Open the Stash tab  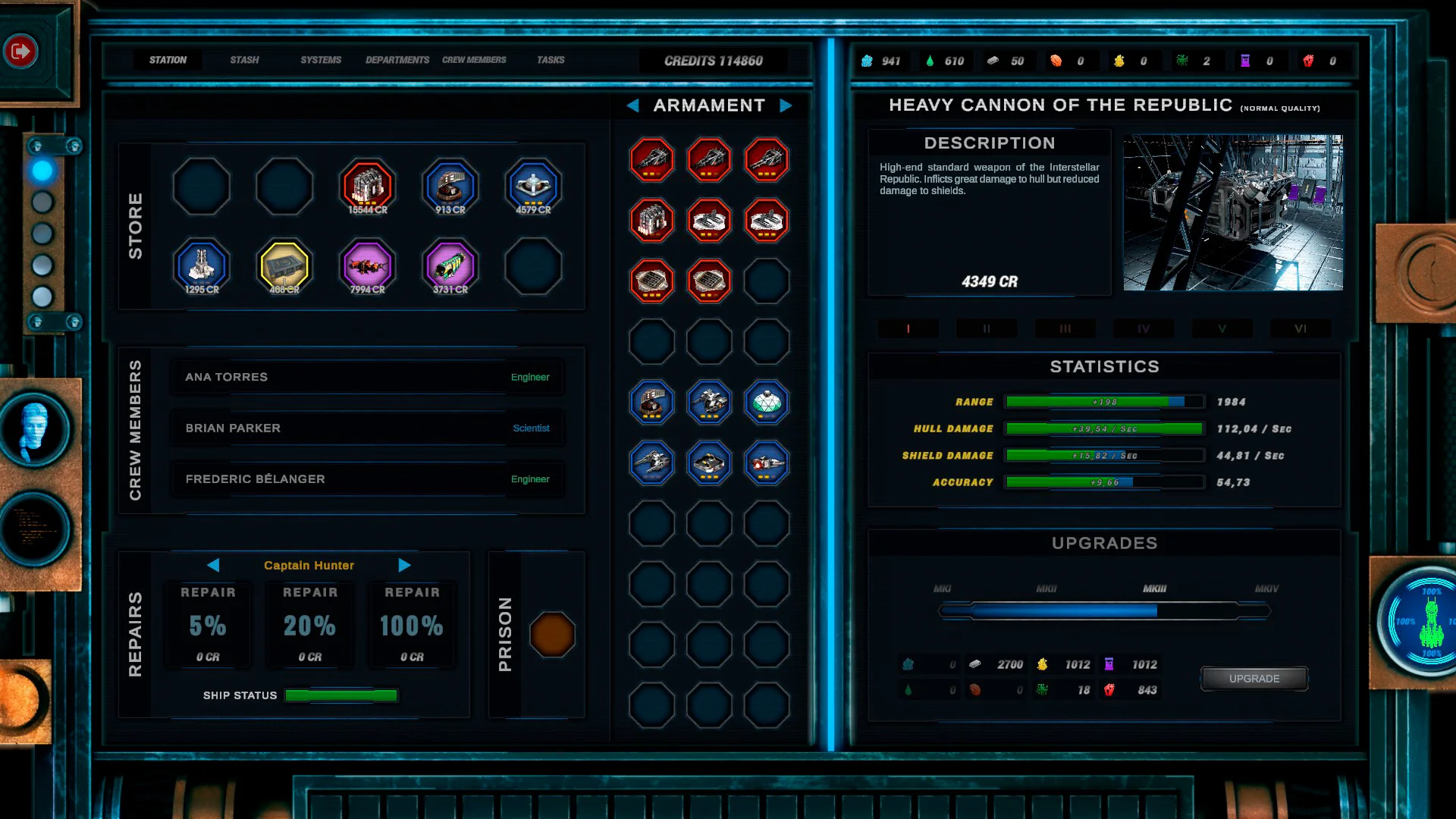click(x=244, y=60)
